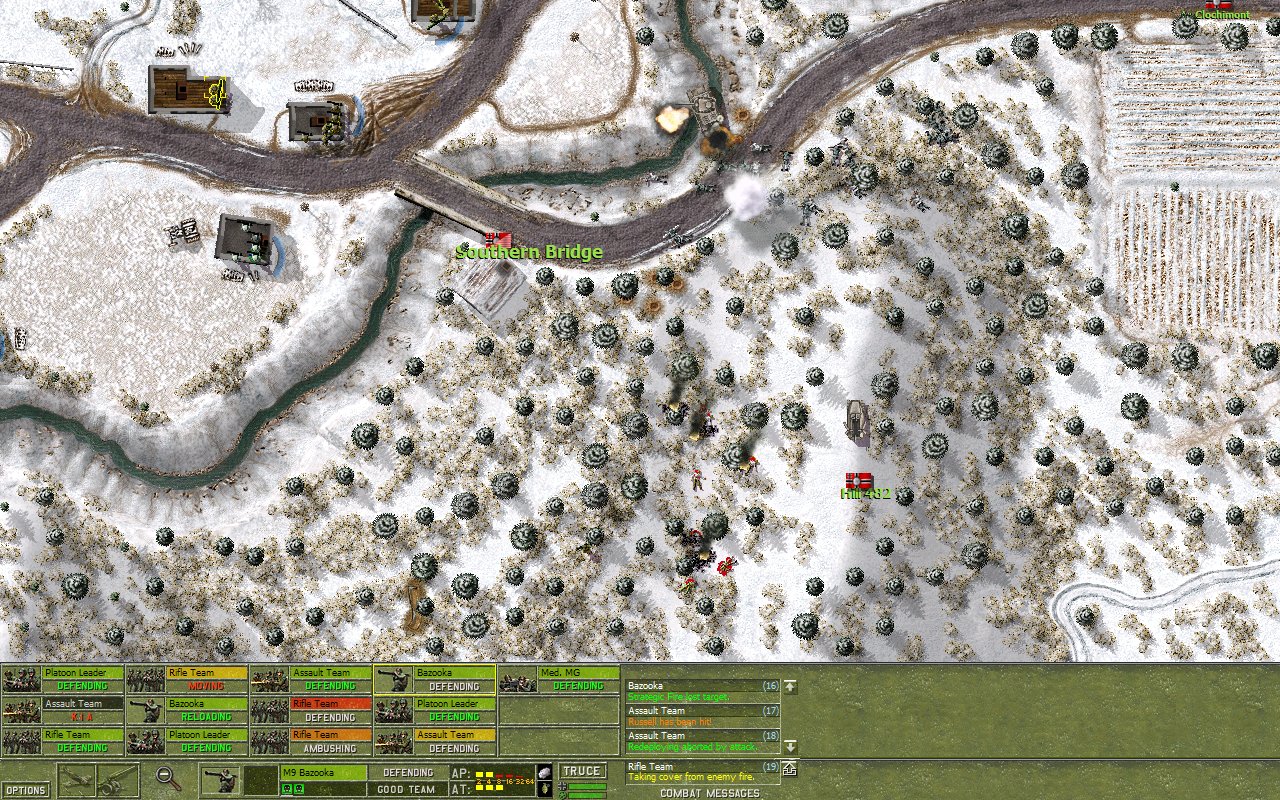The height and width of the screenshot is (800, 1280).
Task: Open the OPTIONS menu
Action: 25,789
